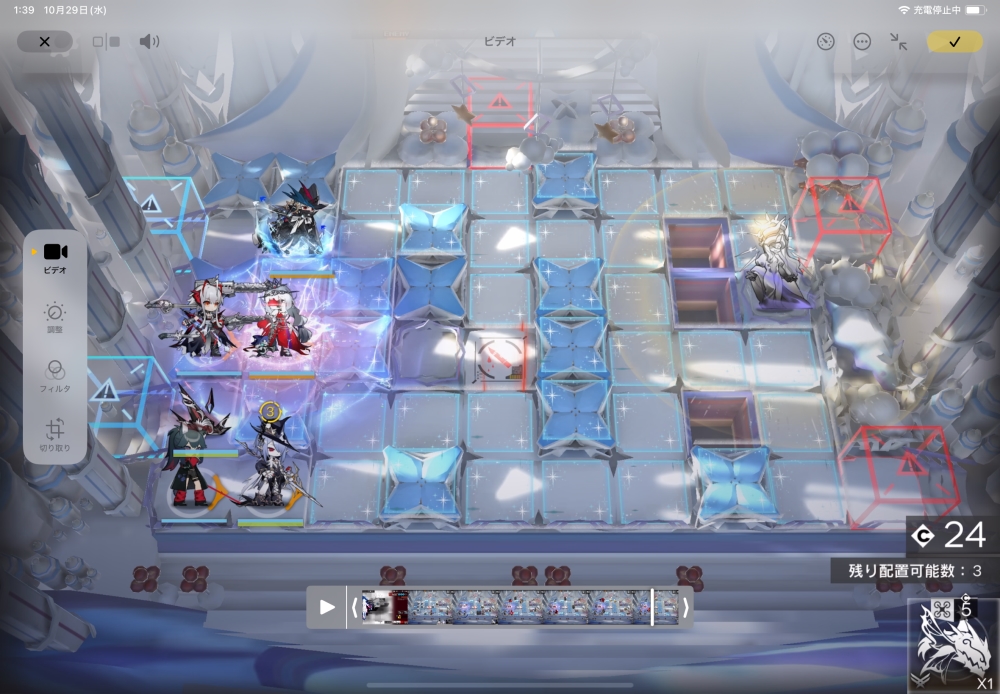Click the before/after compare icon beside the speaker

point(106,42)
